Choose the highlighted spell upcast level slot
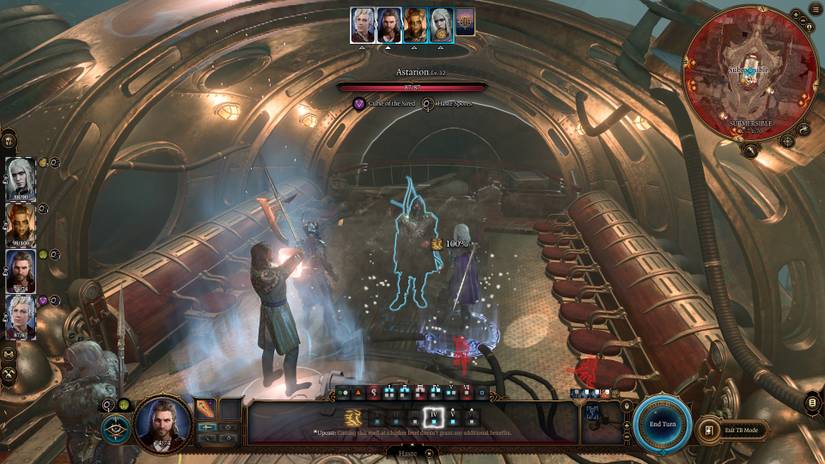 click(434, 417)
